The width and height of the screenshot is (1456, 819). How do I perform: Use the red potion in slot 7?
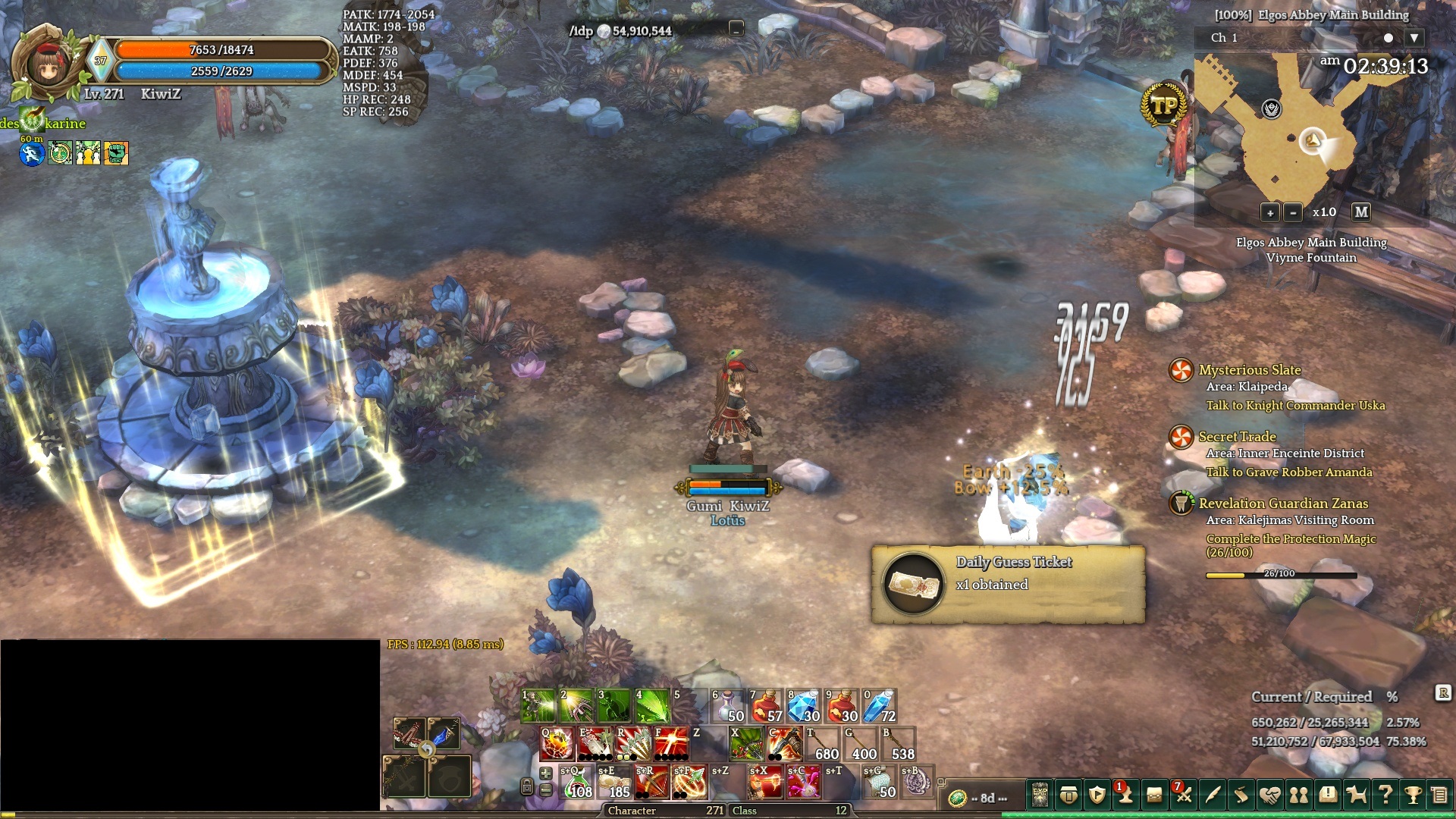click(x=766, y=706)
